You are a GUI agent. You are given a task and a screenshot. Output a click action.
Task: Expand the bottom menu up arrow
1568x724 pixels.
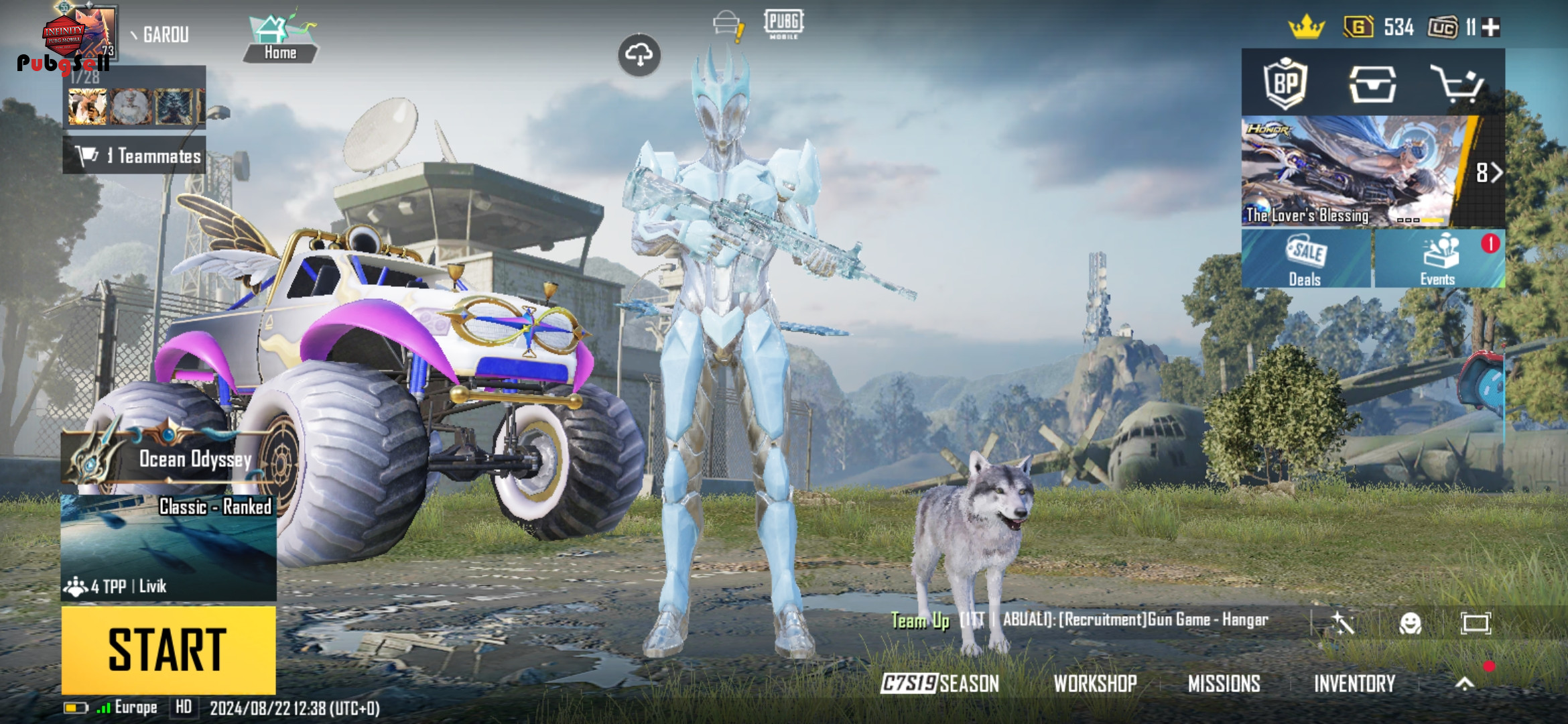[1465, 683]
